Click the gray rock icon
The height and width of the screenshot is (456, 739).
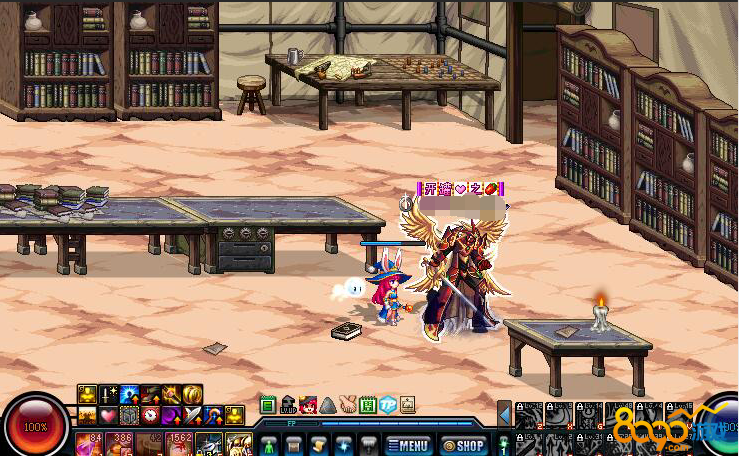327,405
